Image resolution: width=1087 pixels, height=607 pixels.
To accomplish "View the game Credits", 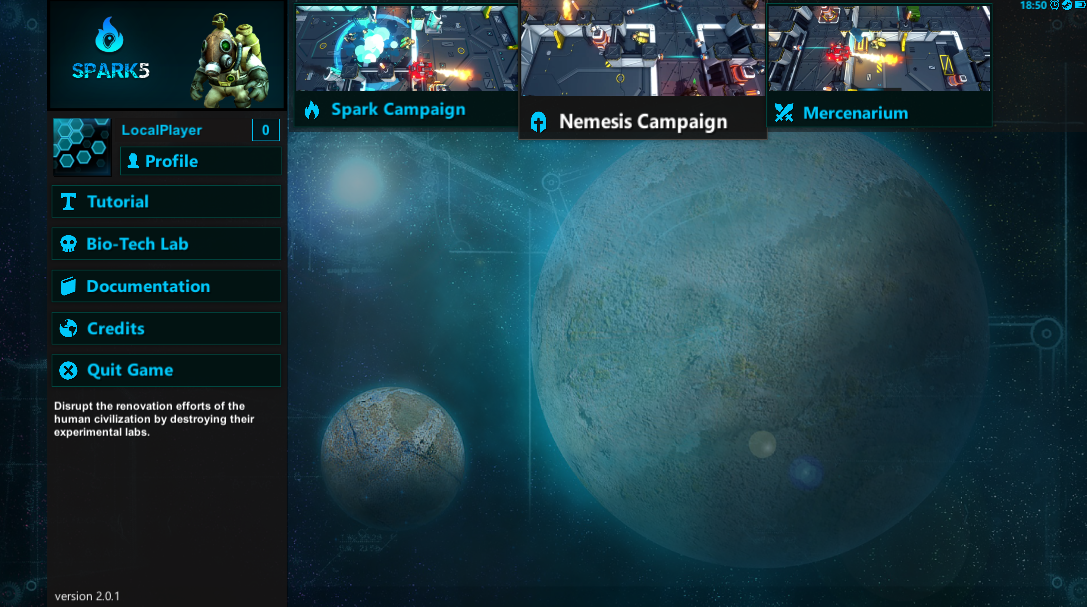I will [x=166, y=328].
